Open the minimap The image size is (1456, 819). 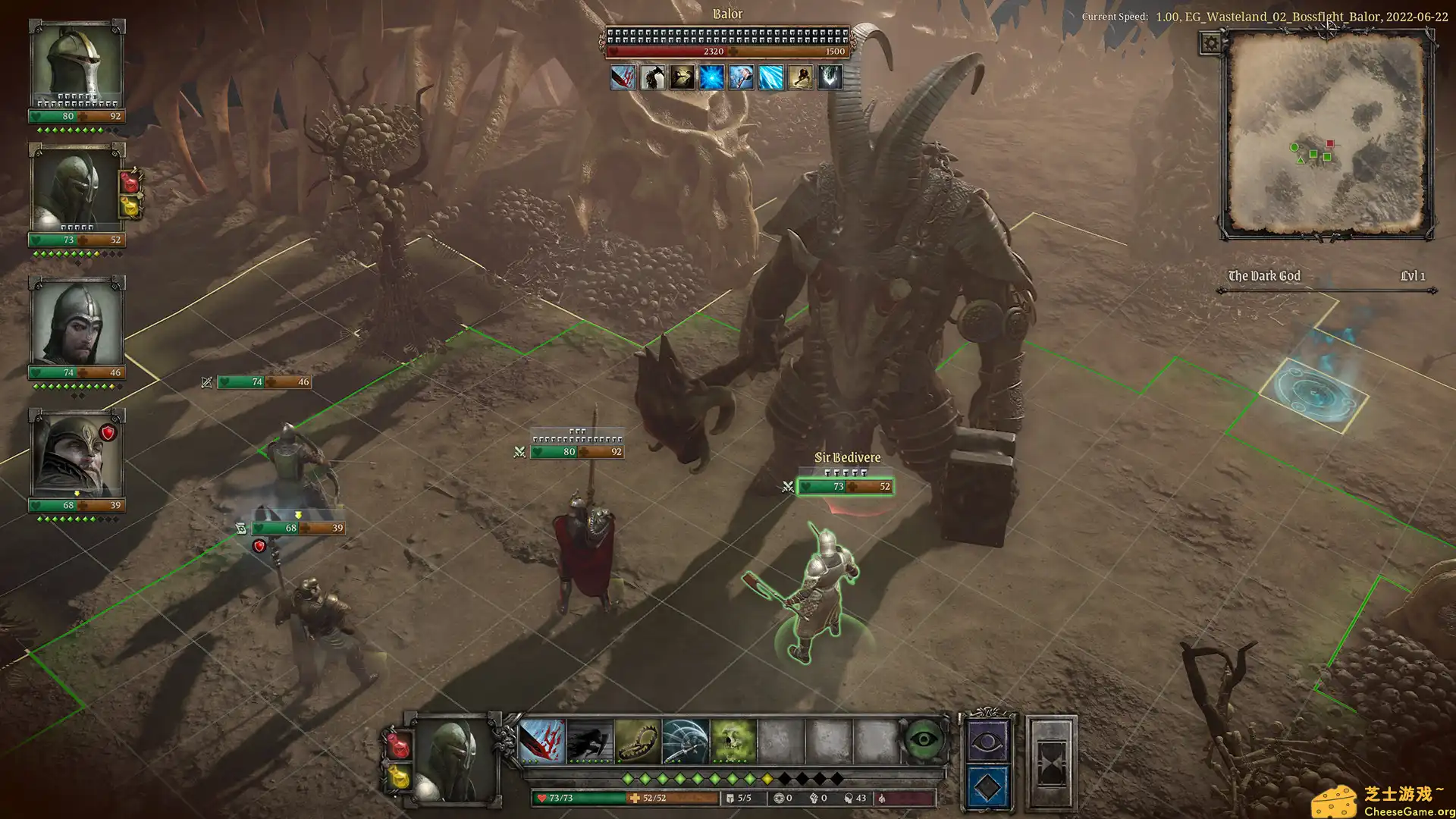[x=1326, y=134]
